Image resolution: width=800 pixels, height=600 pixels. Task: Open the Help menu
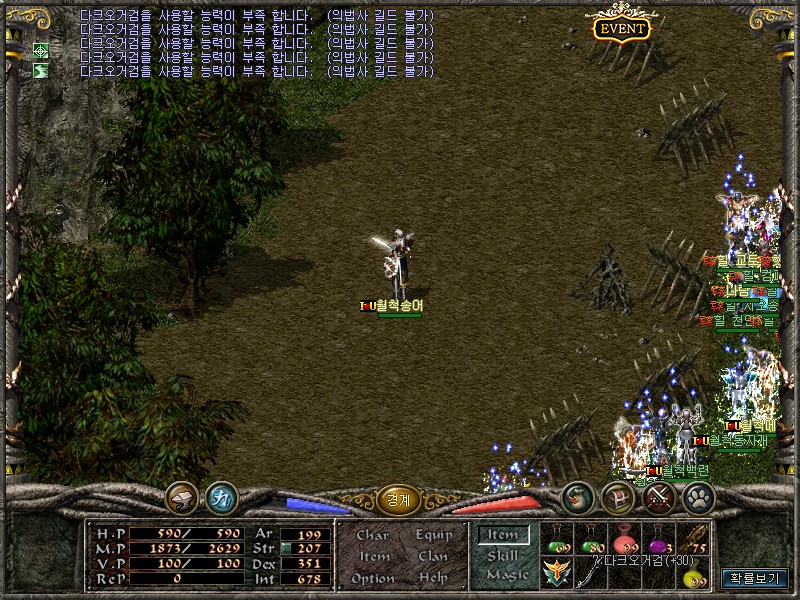tap(433, 578)
